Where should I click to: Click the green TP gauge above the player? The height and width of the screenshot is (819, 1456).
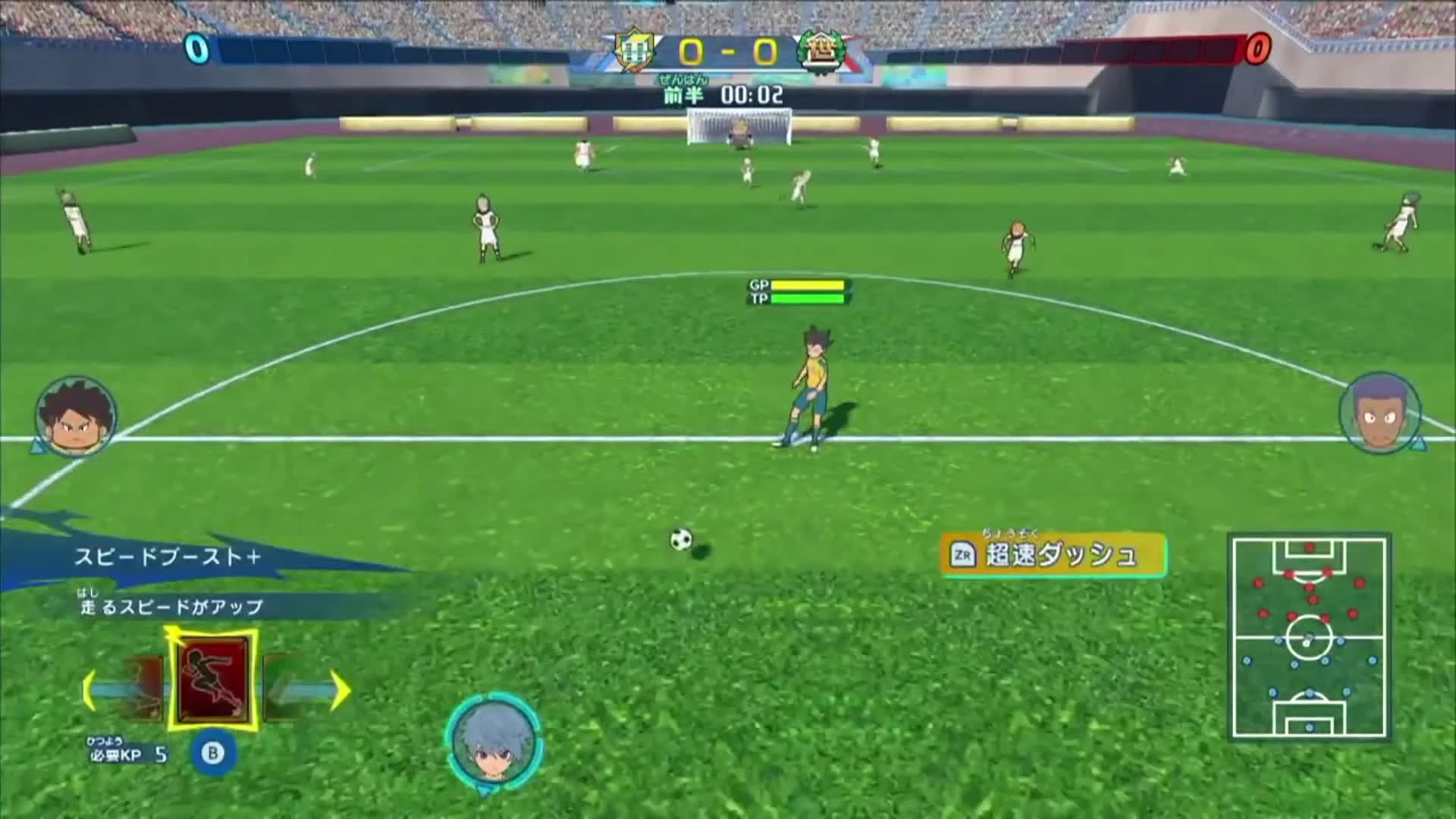pyautogui.click(x=808, y=297)
